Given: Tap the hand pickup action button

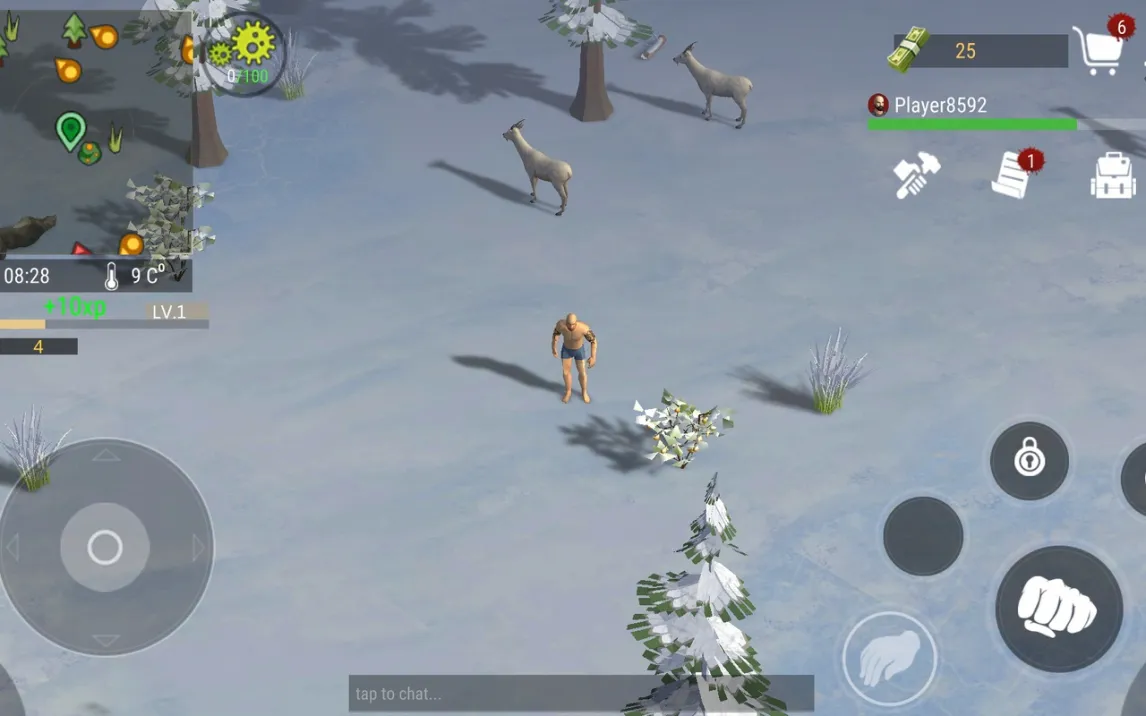Looking at the screenshot, I should (x=889, y=659).
